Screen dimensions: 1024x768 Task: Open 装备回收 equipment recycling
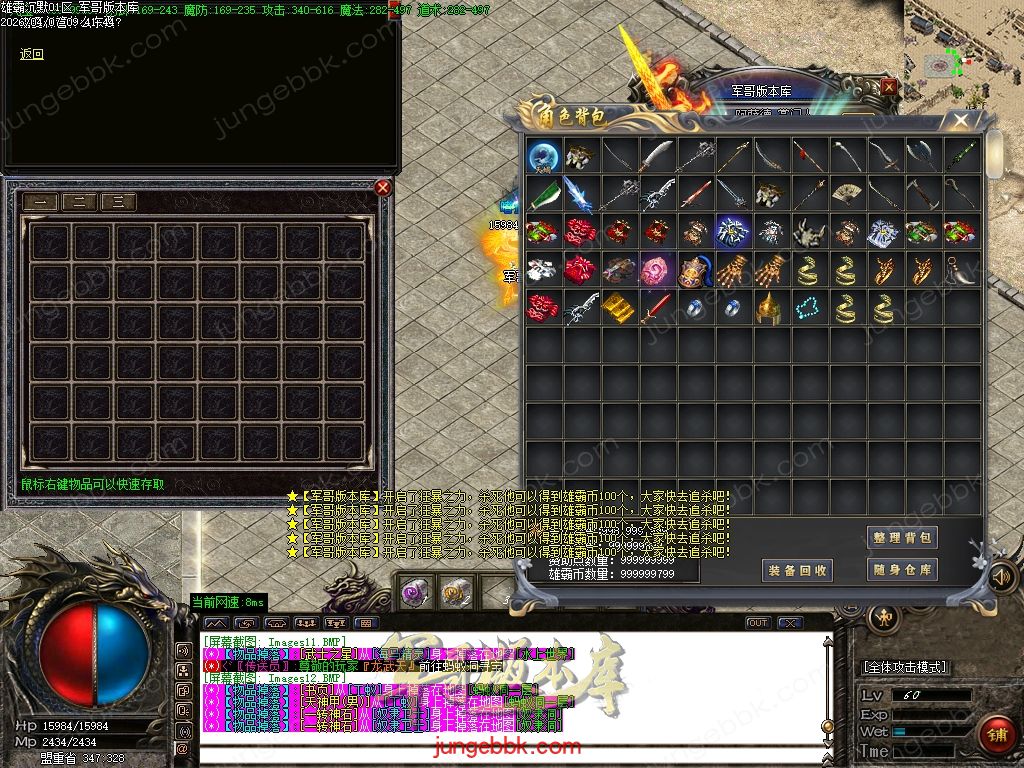tap(797, 570)
